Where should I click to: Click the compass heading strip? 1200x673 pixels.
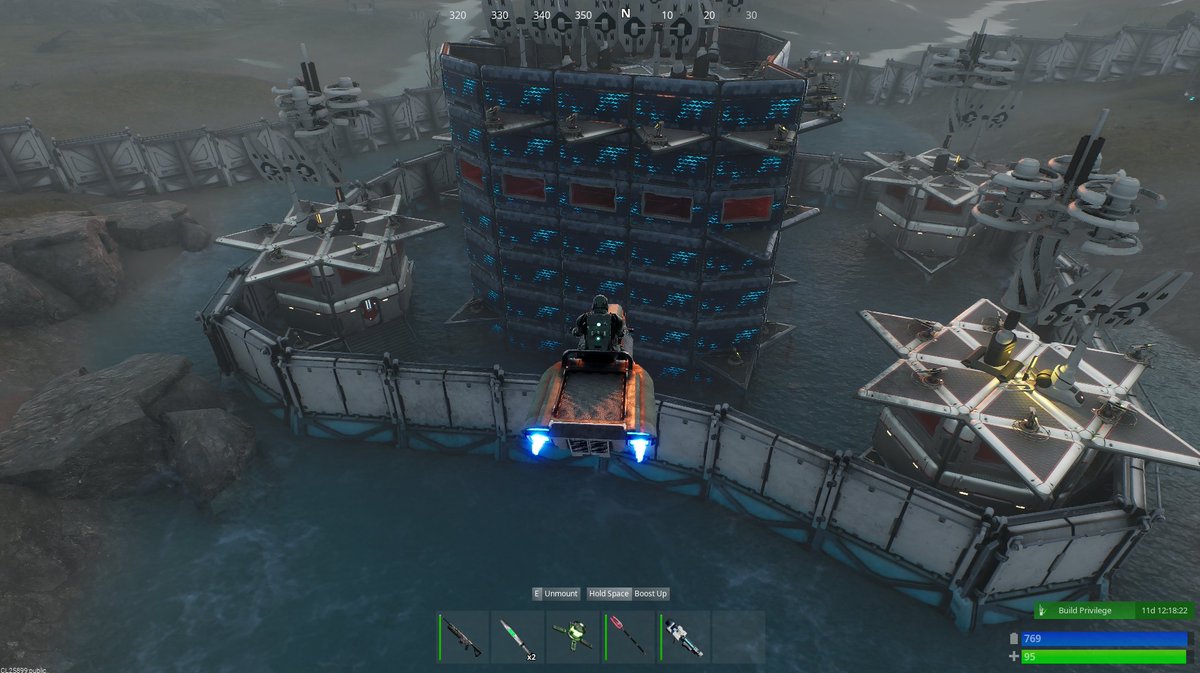pyautogui.click(x=604, y=15)
